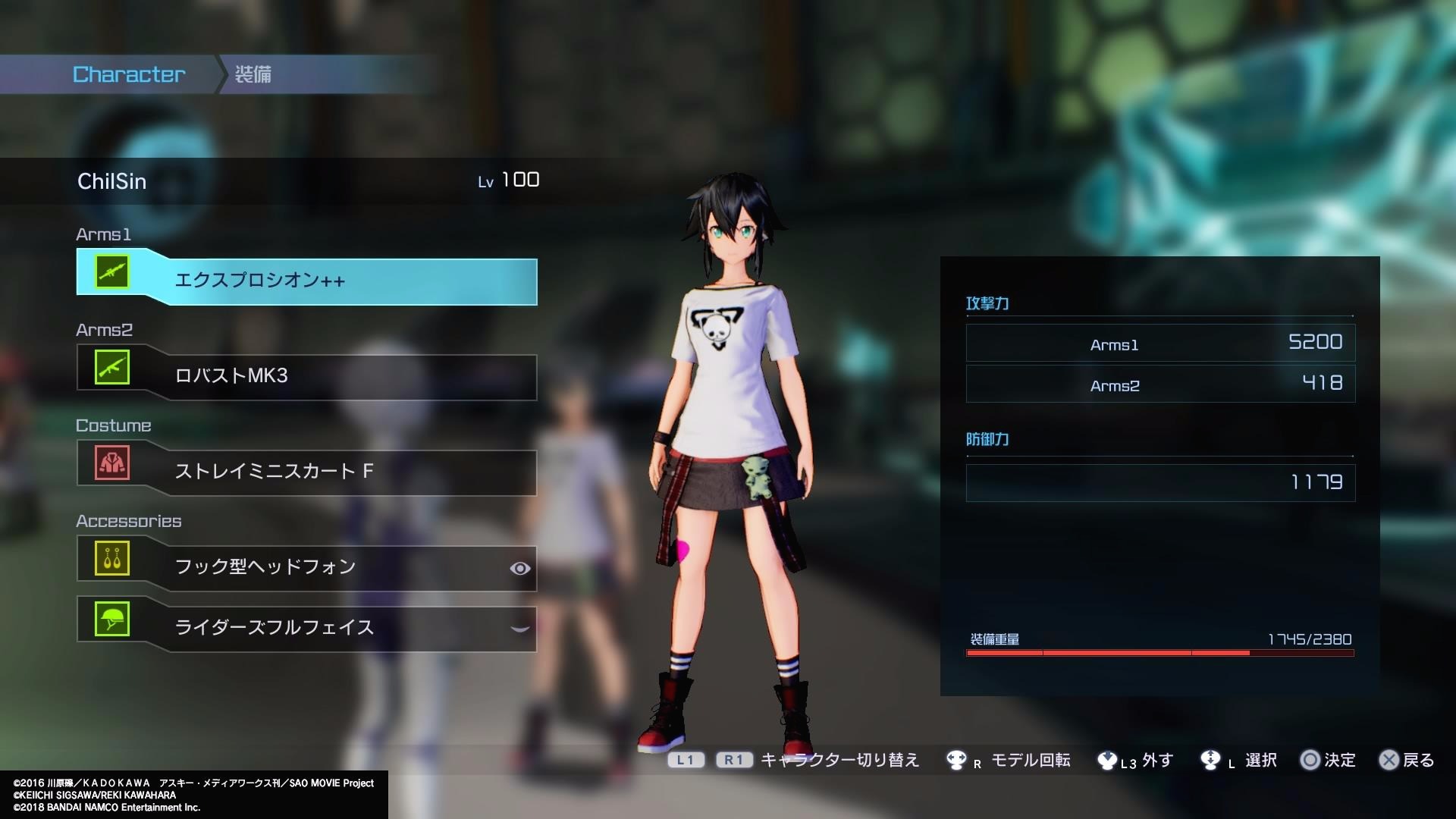Select the Arms1 エクスプロシオン++ weapon slot

coord(306,281)
